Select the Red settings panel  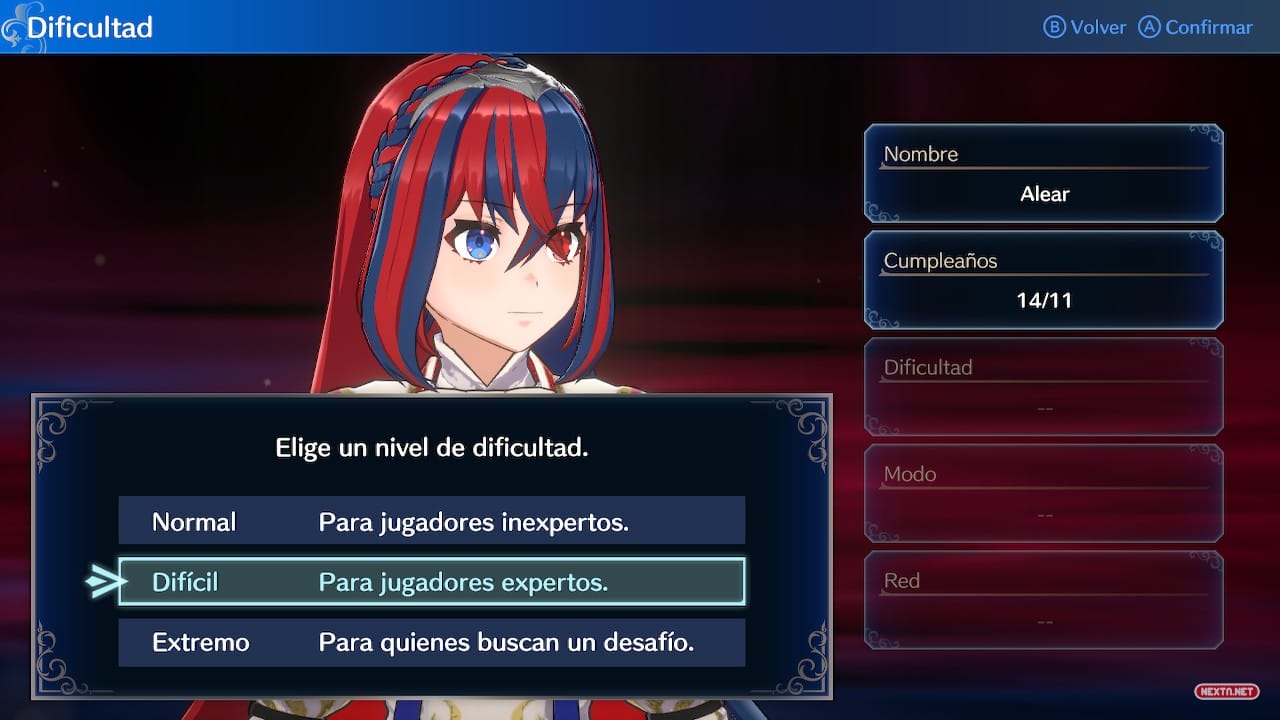1043,600
